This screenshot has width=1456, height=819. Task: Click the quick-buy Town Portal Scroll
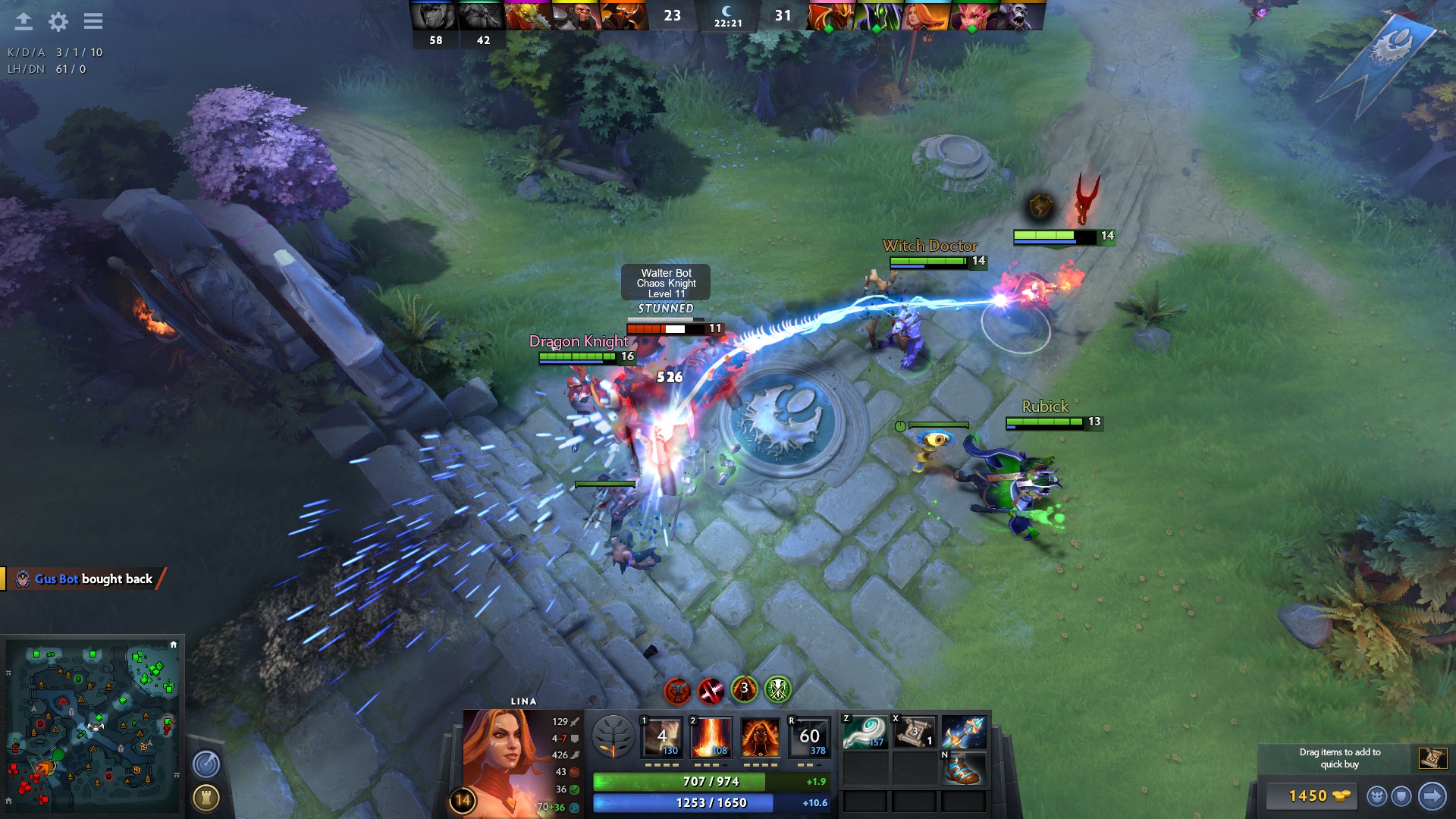click(x=1432, y=758)
